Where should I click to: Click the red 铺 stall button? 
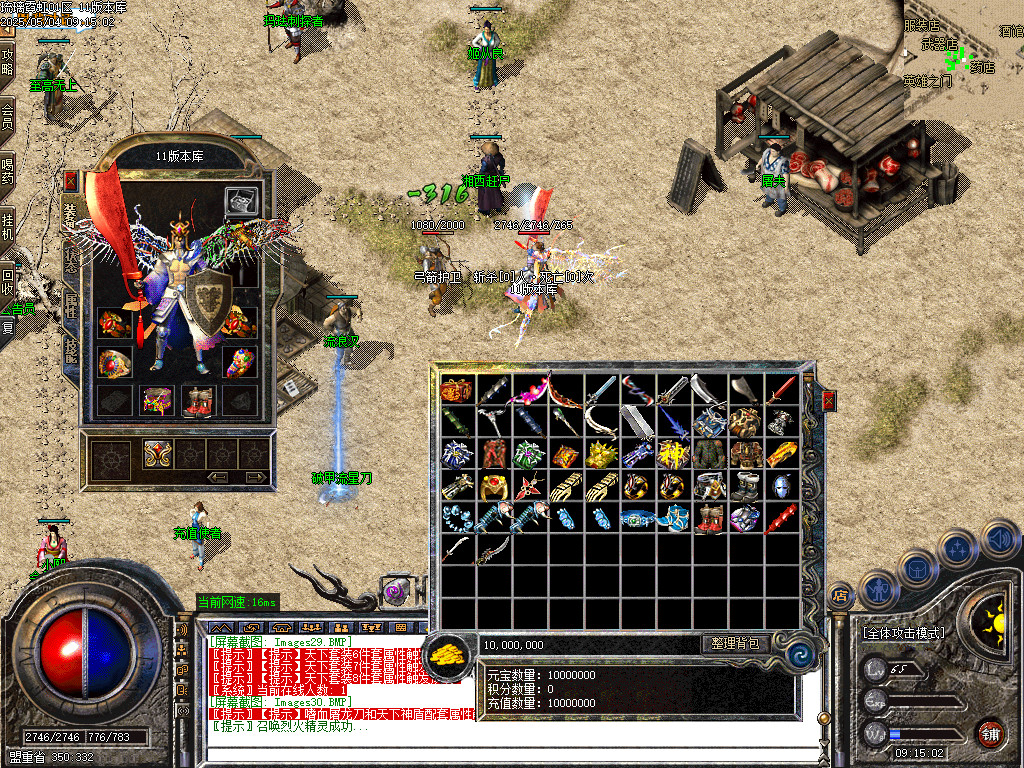(x=990, y=733)
